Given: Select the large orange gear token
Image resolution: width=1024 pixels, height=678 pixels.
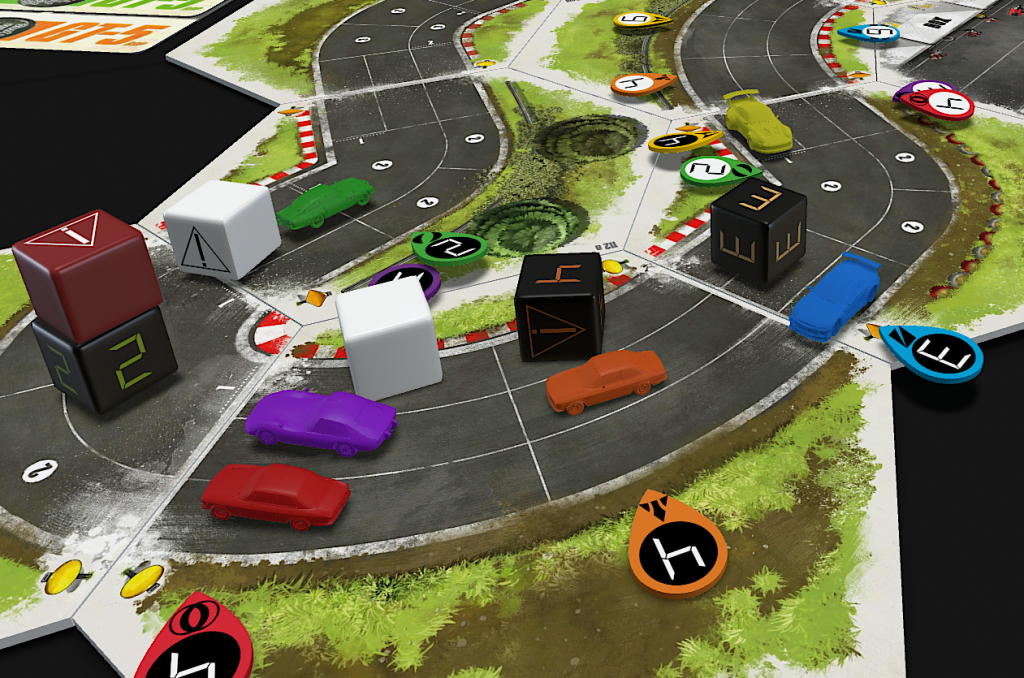Looking at the screenshot, I should tap(677, 545).
